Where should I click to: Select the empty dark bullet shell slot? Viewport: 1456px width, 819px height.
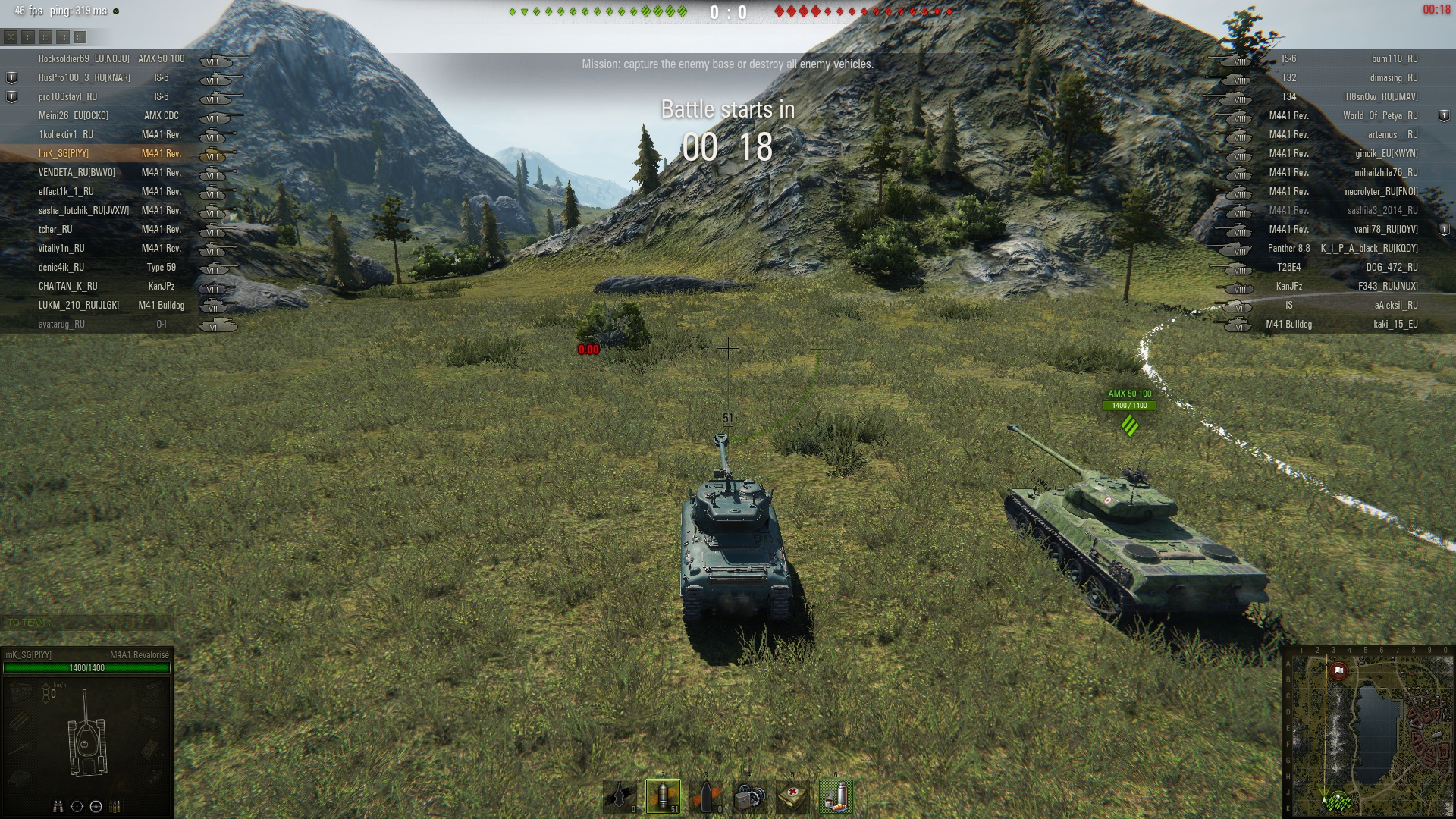[x=706, y=796]
